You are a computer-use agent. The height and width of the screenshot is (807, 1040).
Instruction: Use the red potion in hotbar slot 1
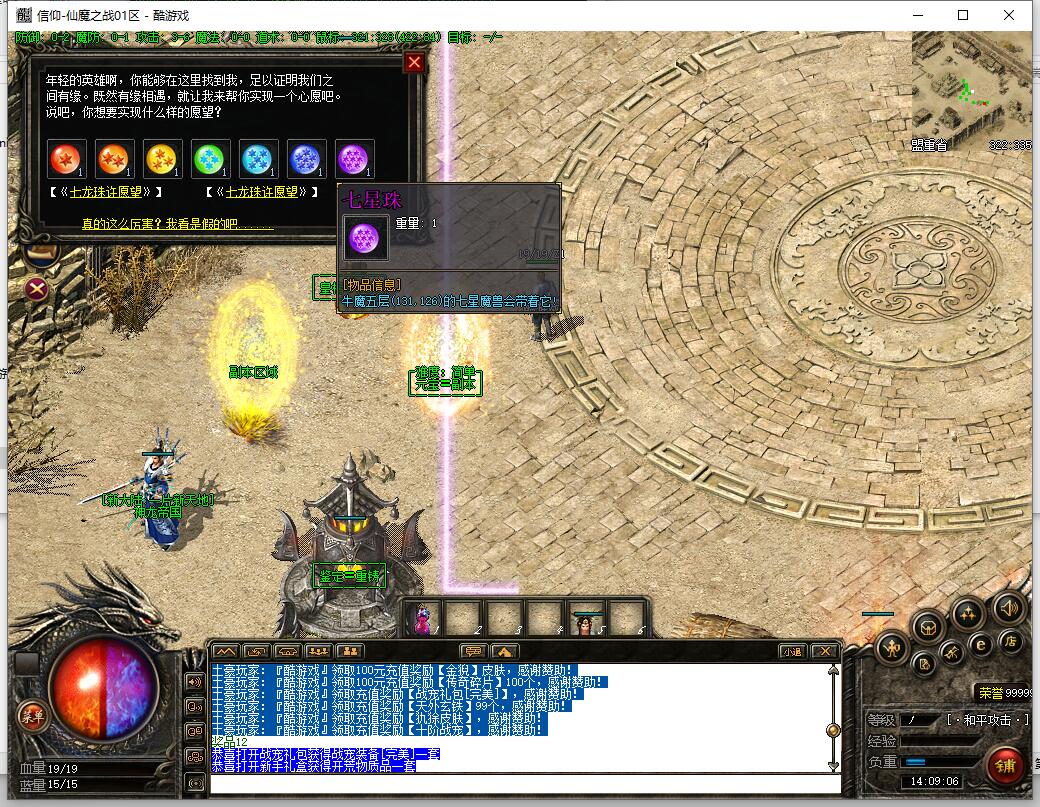tap(423, 617)
